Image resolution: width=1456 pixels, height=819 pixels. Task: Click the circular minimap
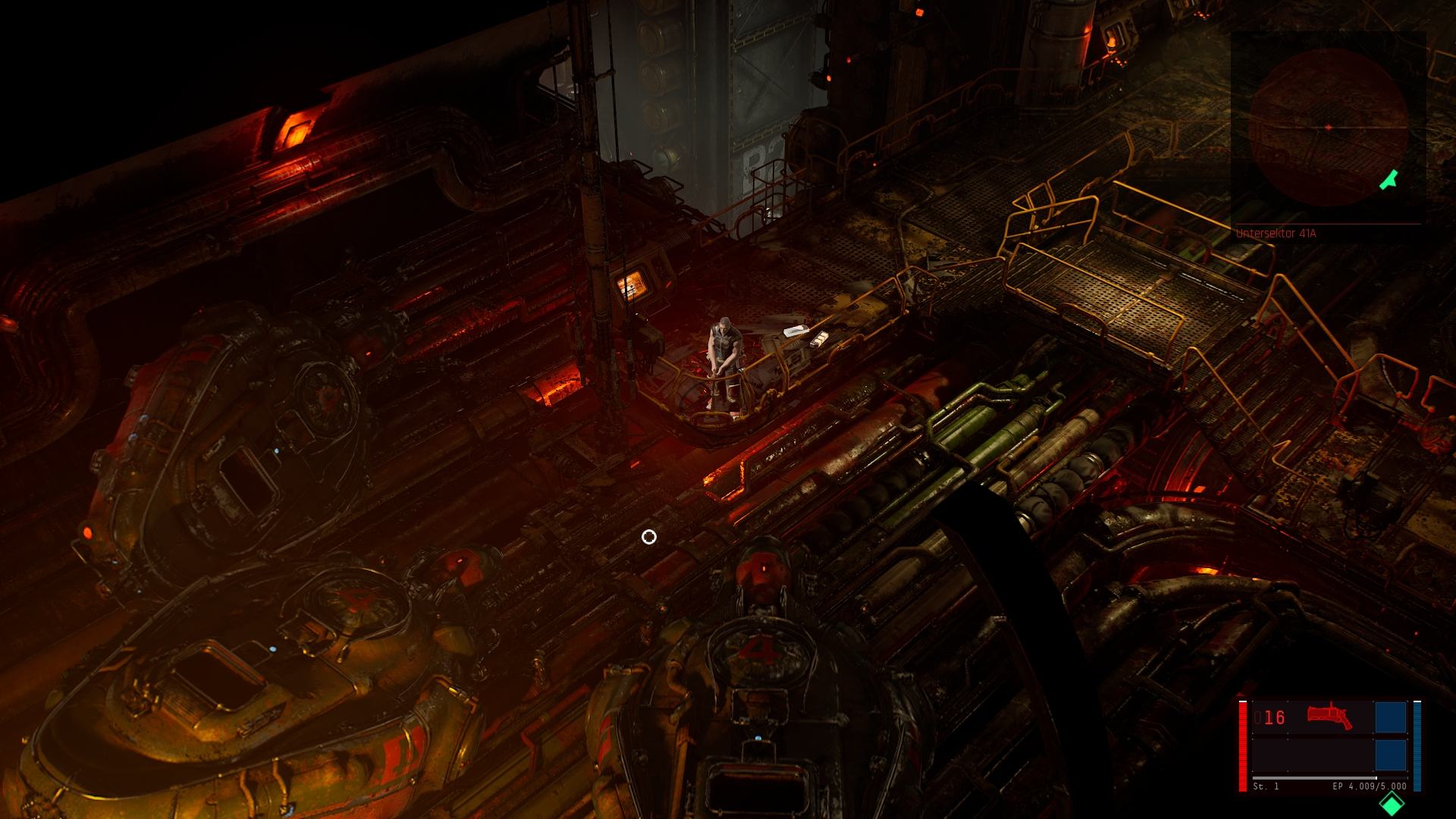(1328, 127)
